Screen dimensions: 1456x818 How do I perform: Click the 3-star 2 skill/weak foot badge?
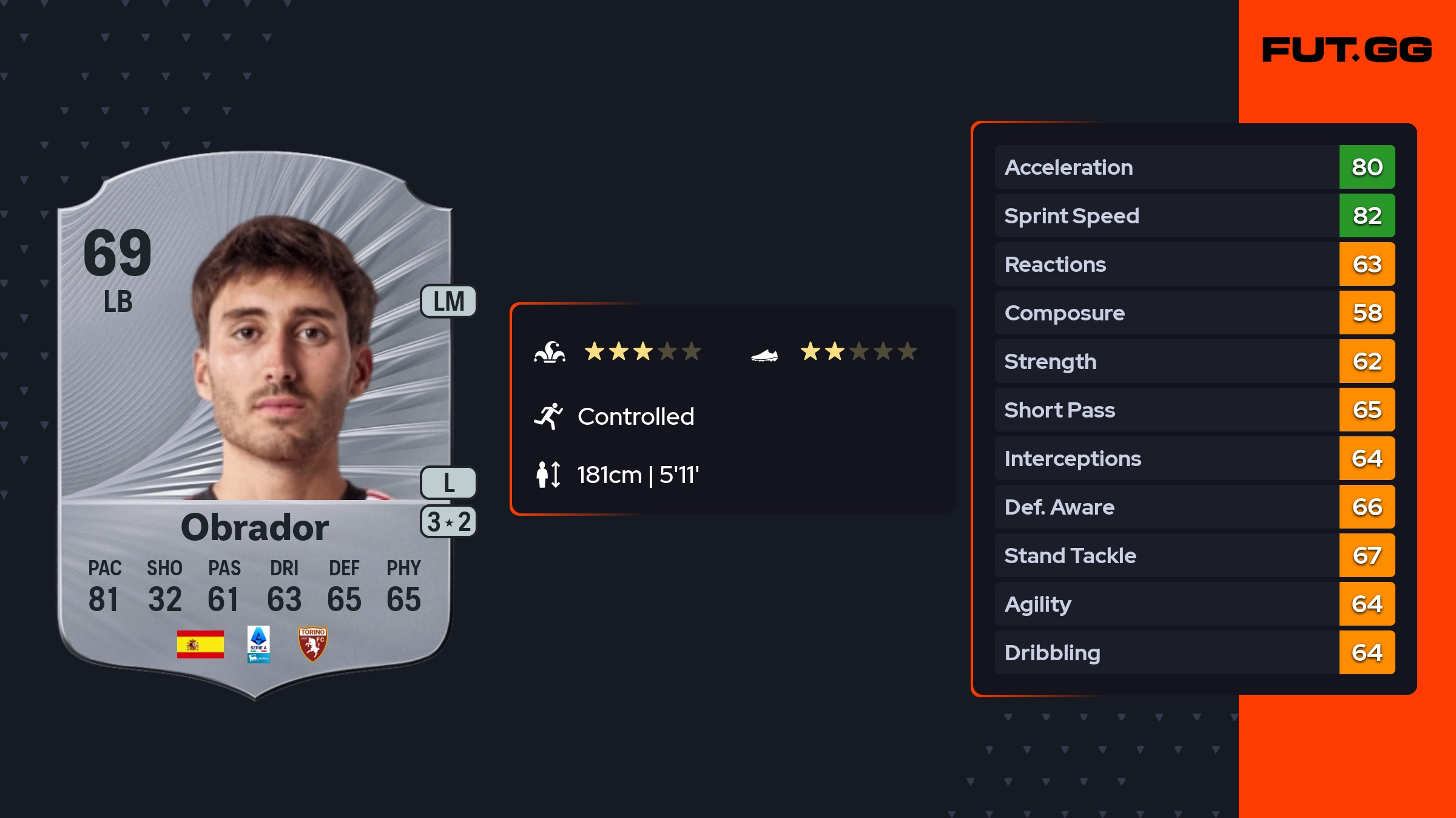[x=449, y=522]
